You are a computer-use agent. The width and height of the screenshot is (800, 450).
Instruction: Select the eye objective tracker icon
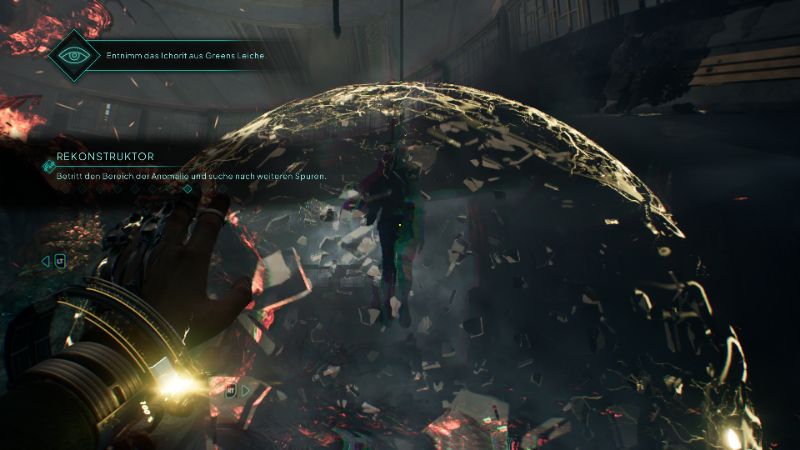75,55
